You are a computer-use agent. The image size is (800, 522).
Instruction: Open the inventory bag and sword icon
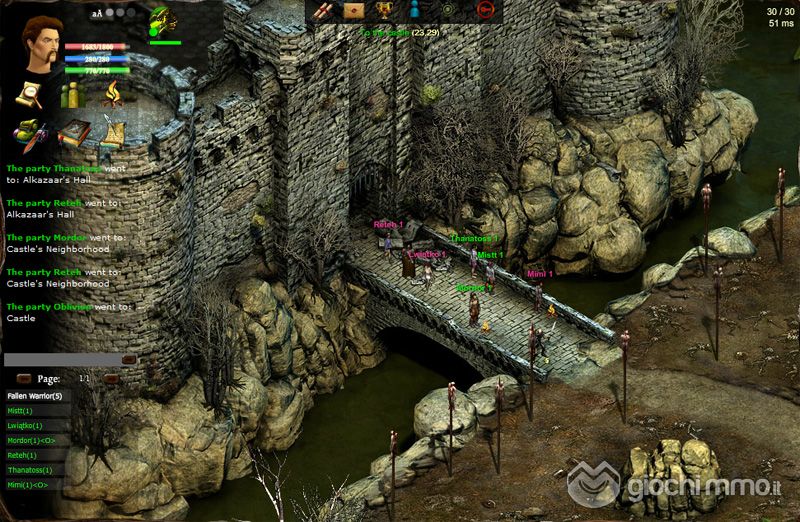[x=28, y=134]
